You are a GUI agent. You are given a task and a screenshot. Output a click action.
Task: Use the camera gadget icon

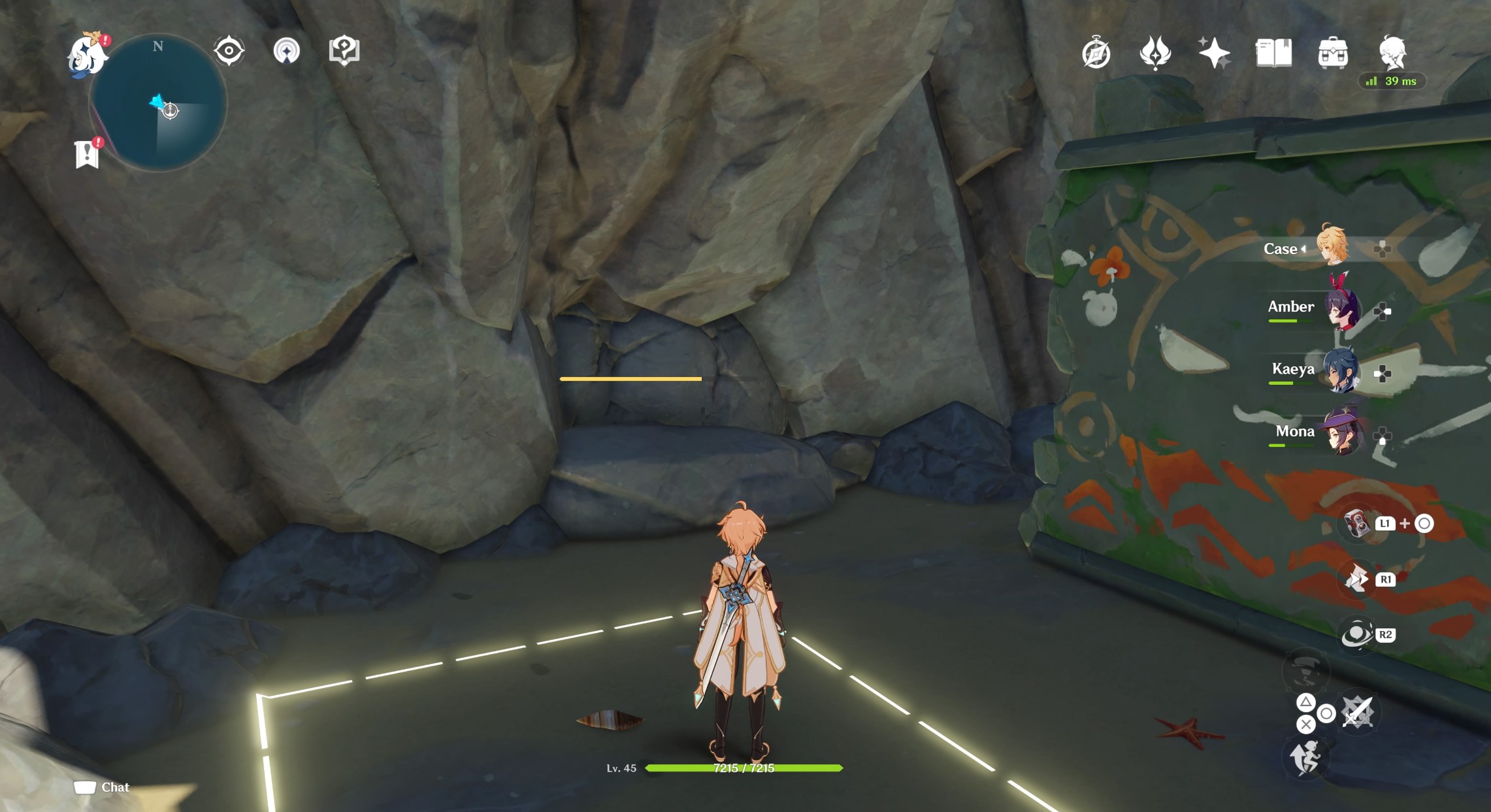(1356, 523)
